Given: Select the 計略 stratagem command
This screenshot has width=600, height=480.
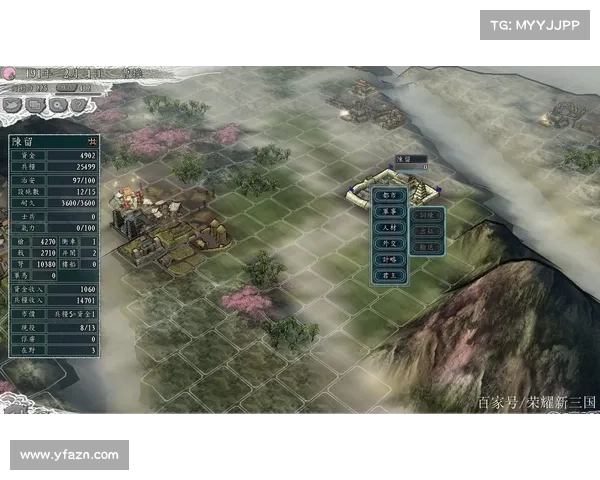Looking at the screenshot, I should tap(389, 259).
